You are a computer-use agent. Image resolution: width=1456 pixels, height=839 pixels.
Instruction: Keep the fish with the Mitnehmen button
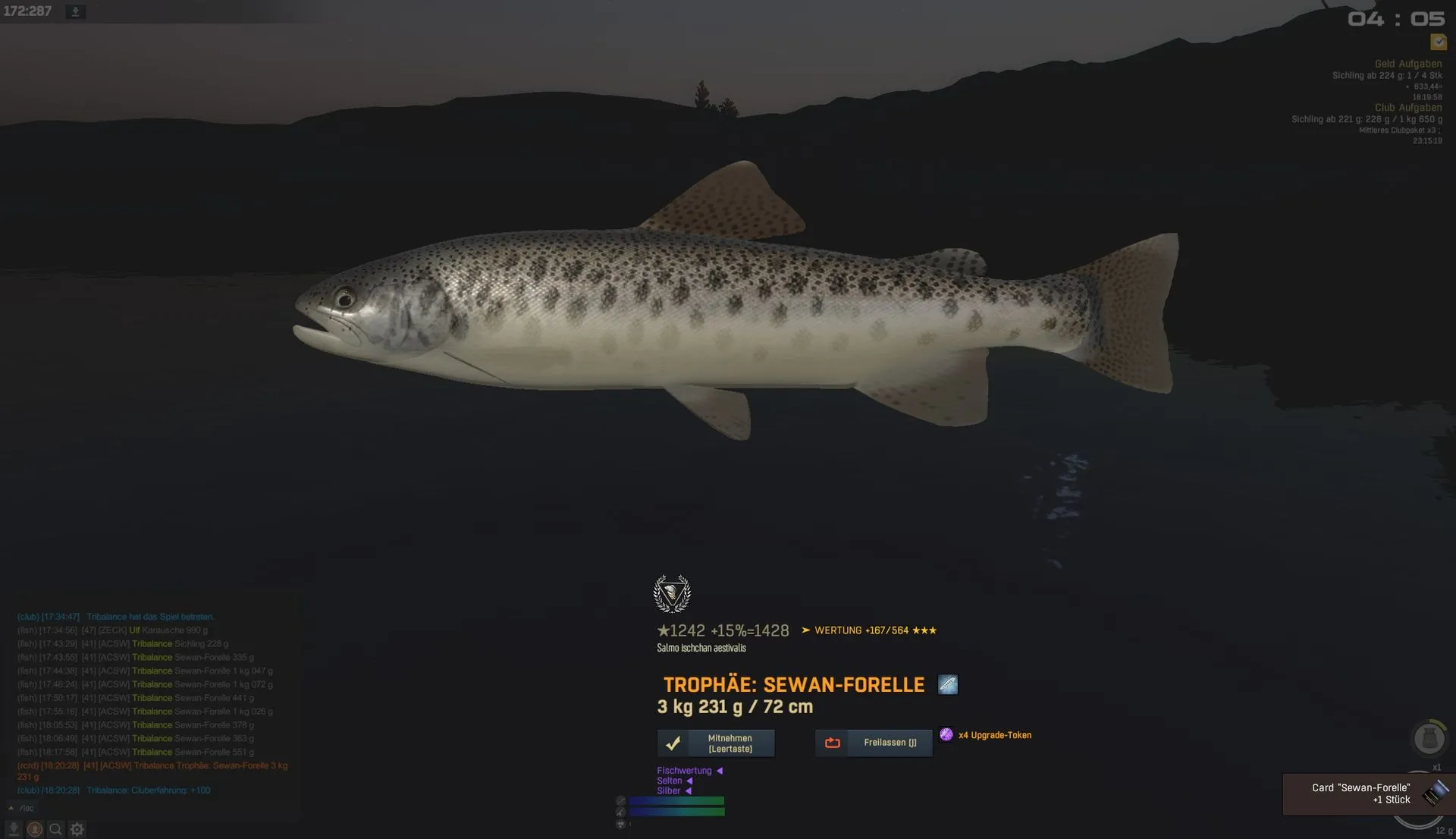716,743
